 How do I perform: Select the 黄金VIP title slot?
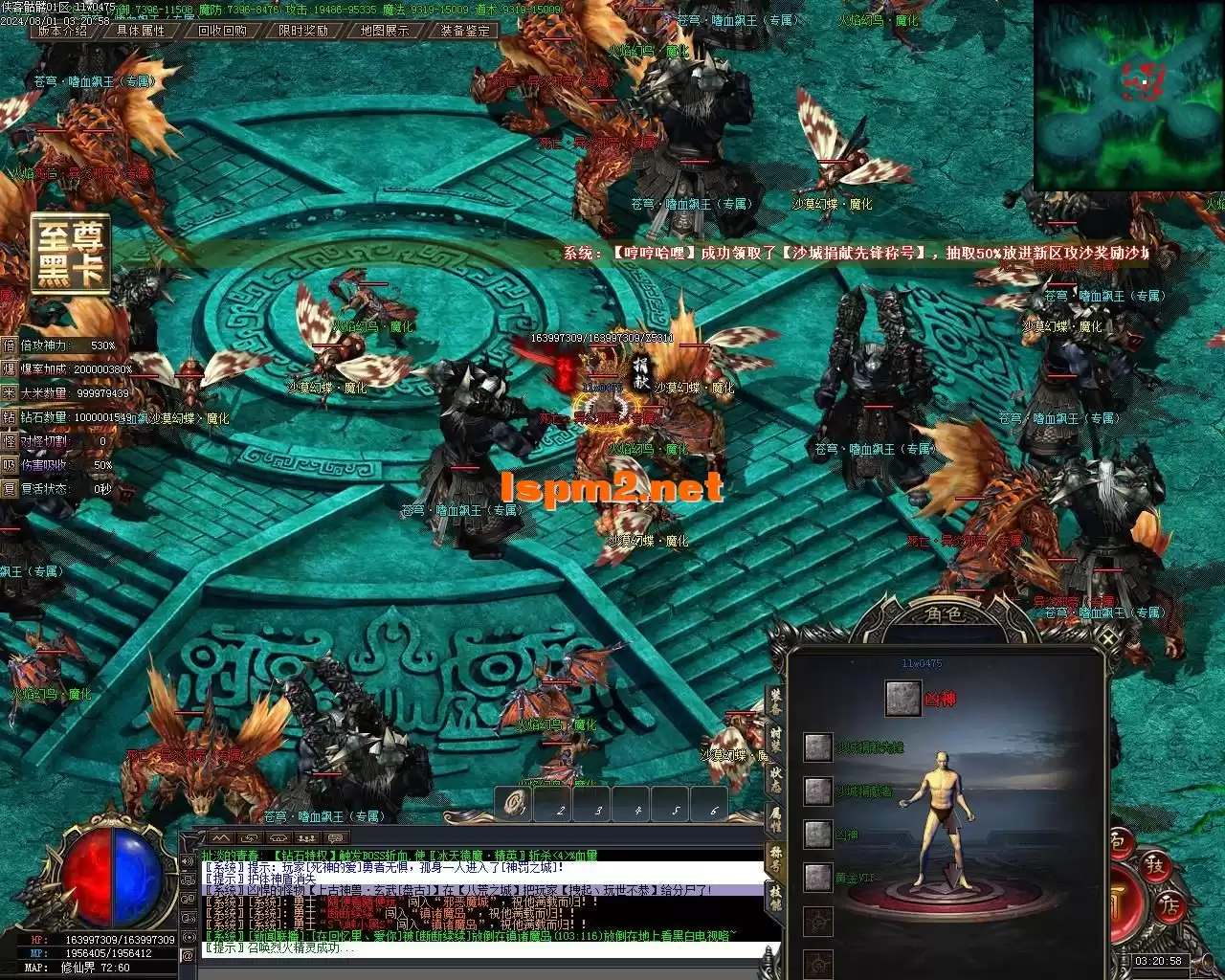[x=818, y=877]
